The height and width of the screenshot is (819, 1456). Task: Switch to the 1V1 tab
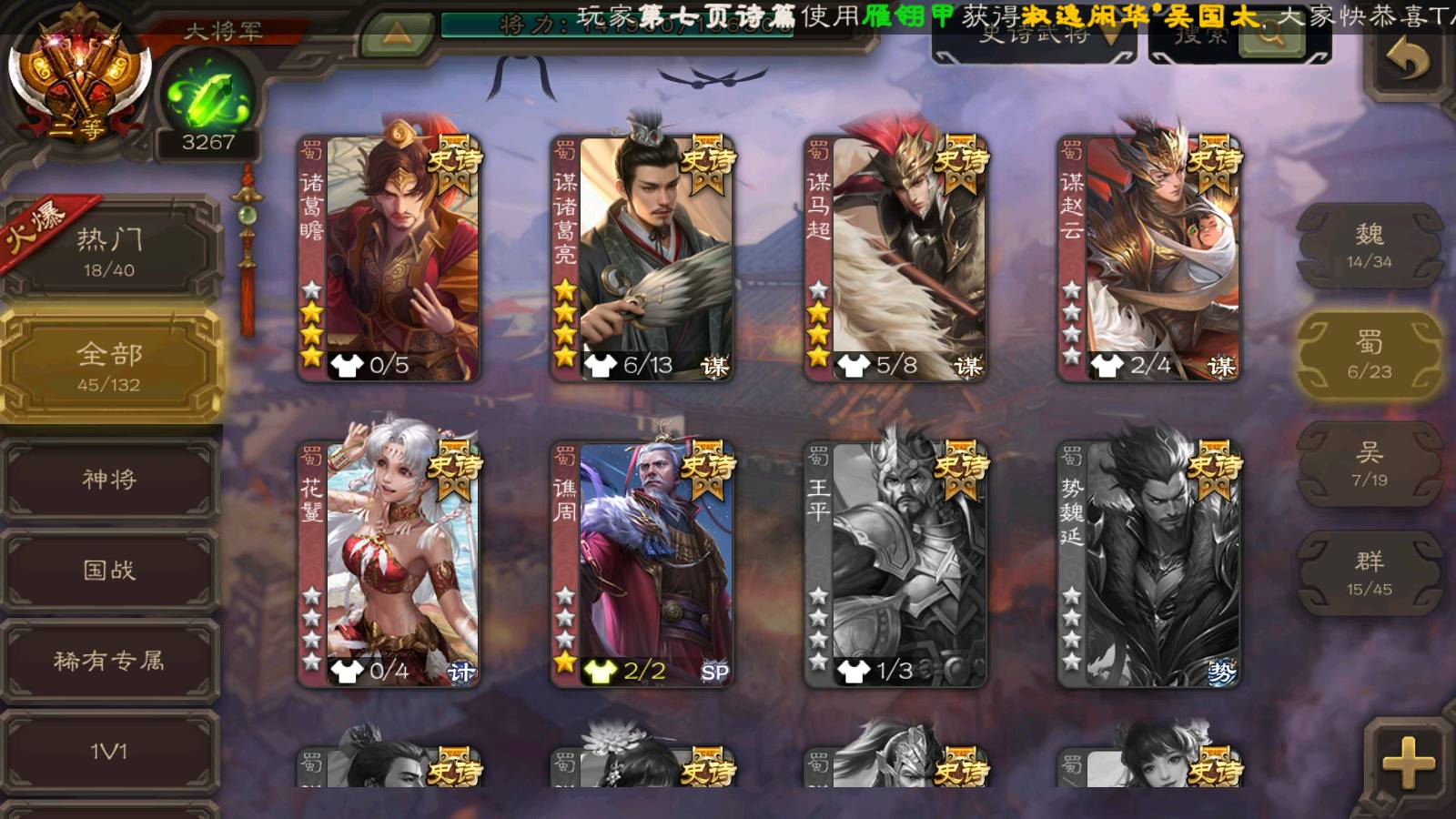coord(109,752)
